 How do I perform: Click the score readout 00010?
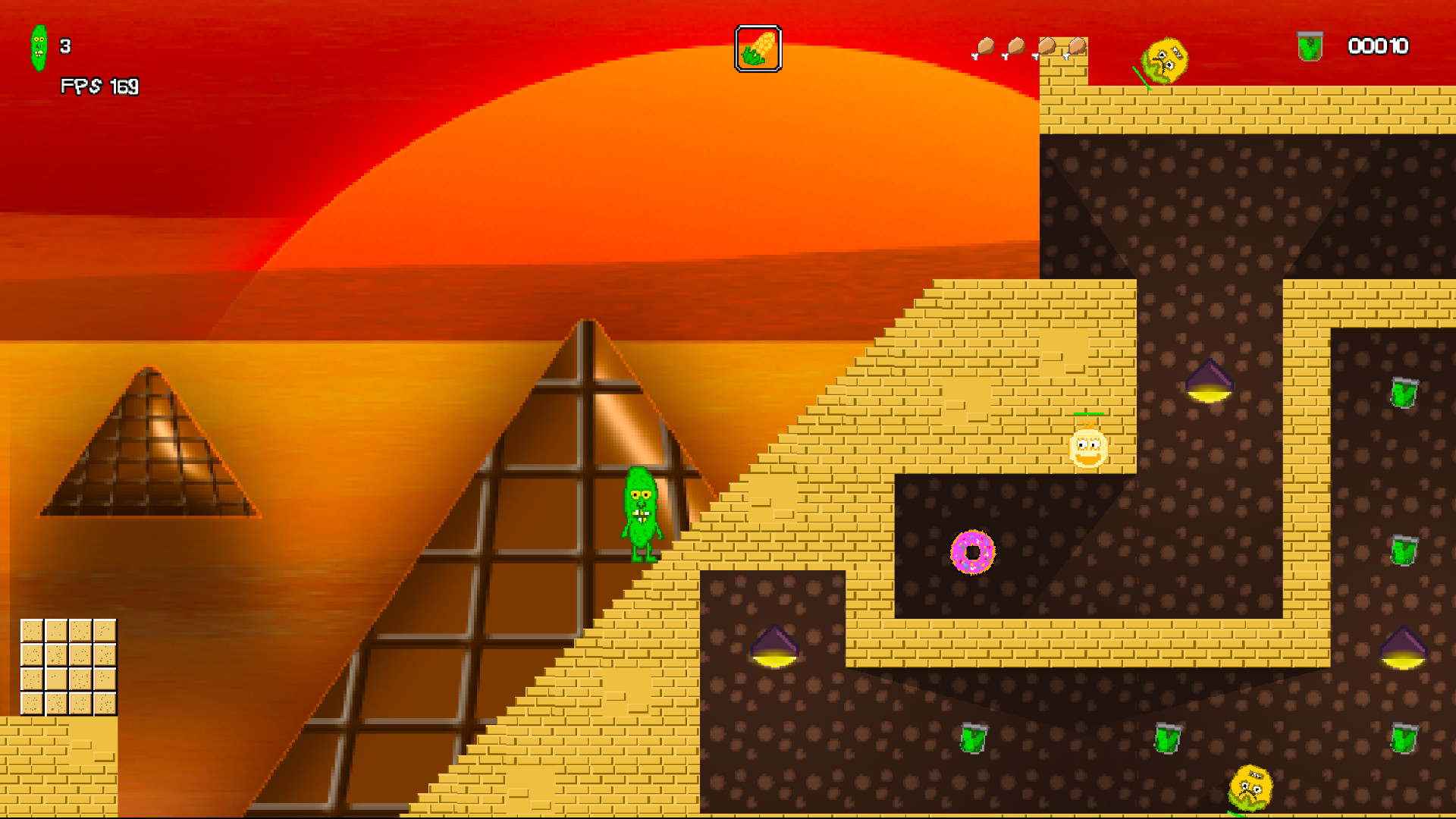pyautogui.click(x=1377, y=47)
